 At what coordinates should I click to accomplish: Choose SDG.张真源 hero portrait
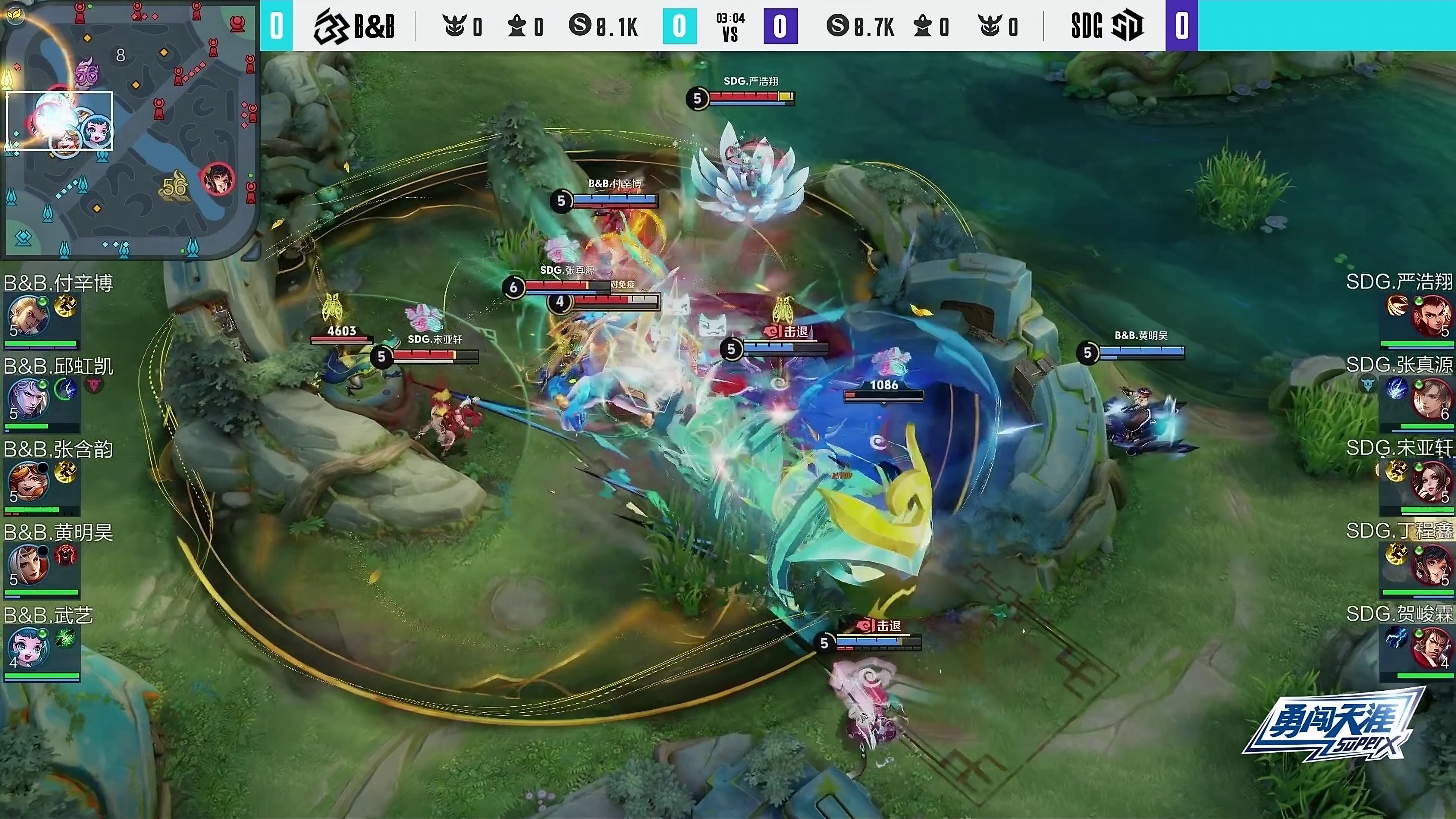pos(1431,399)
